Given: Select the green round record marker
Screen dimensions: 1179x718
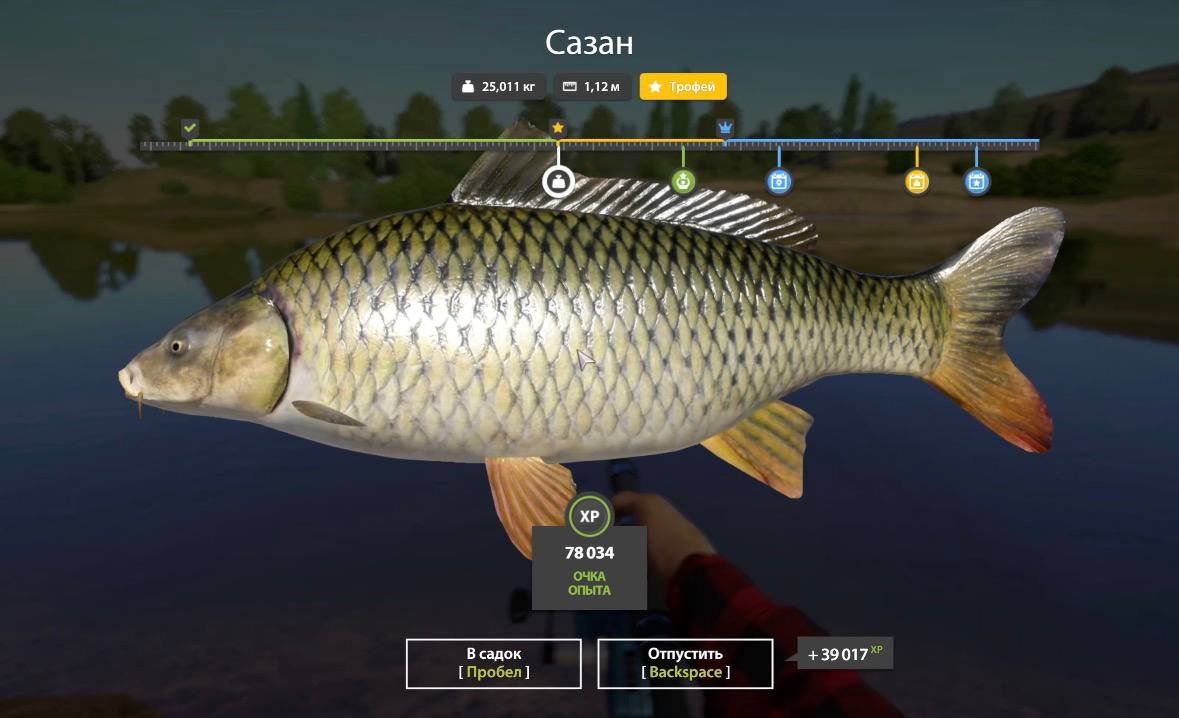Looking at the screenshot, I should 683,181.
